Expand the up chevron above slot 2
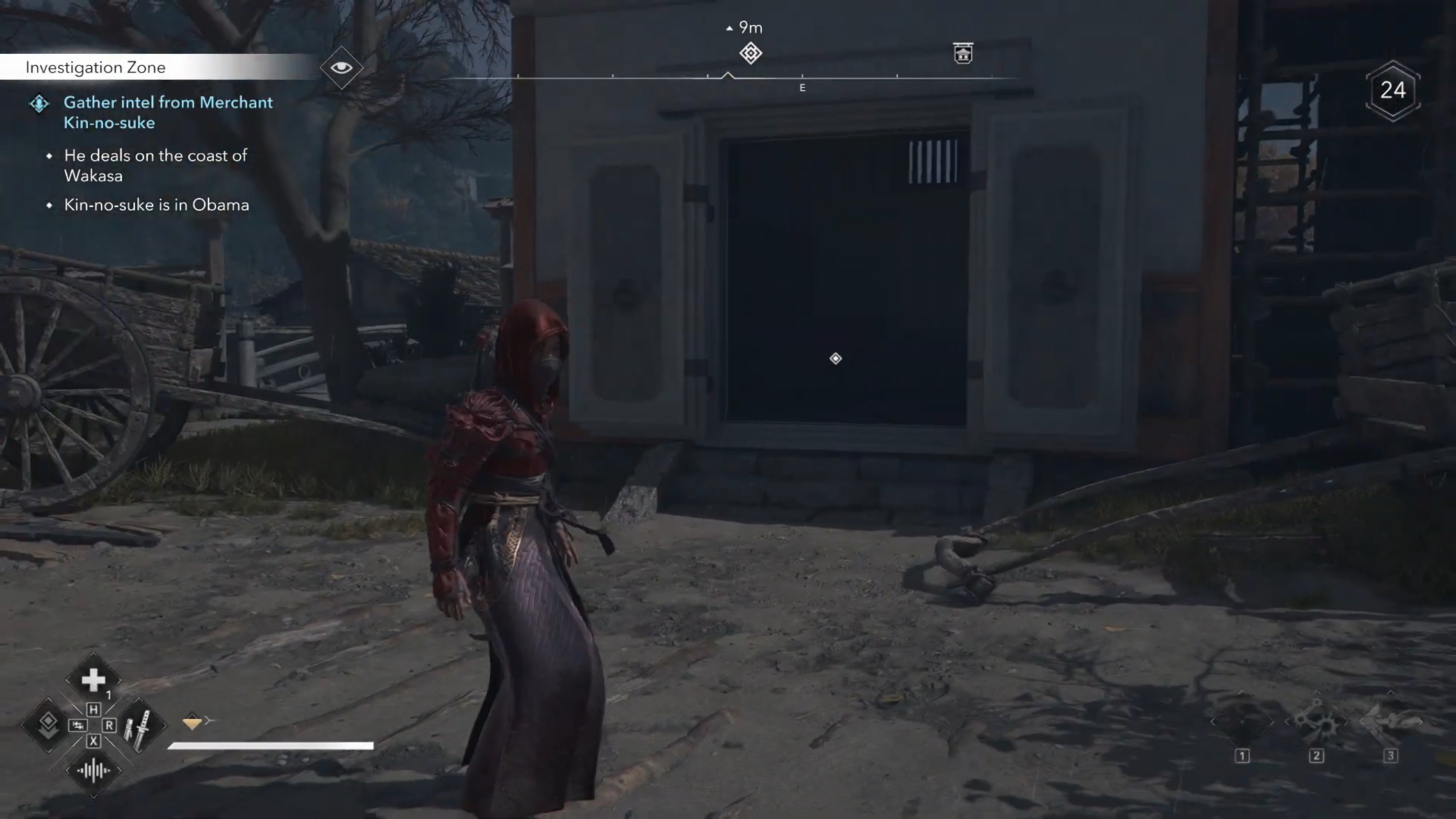Image resolution: width=1456 pixels, height=819 pixels. click(x=1317, y=692)
